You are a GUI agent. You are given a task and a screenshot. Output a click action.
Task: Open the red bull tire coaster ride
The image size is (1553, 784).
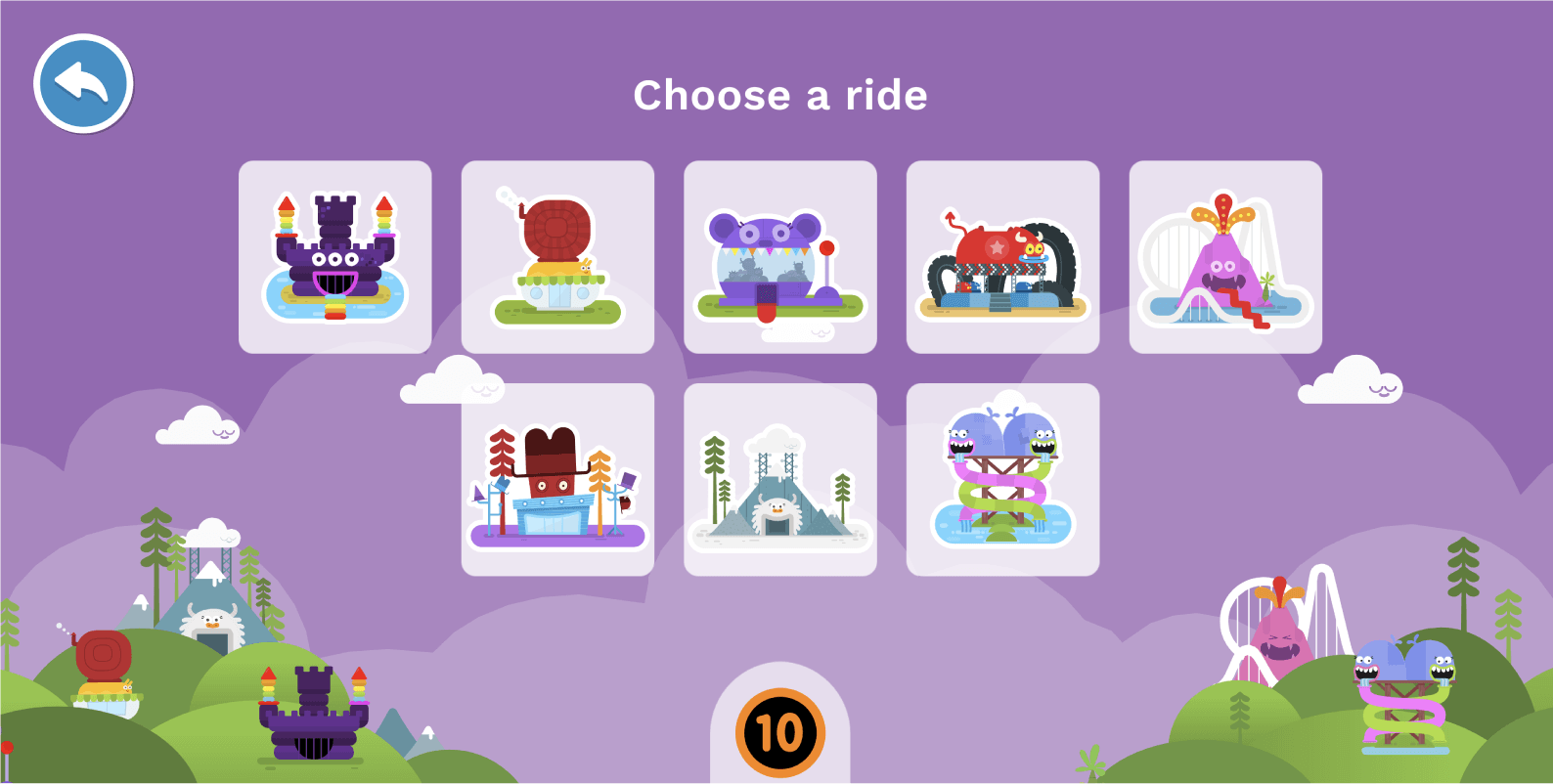click(1002, 256)
